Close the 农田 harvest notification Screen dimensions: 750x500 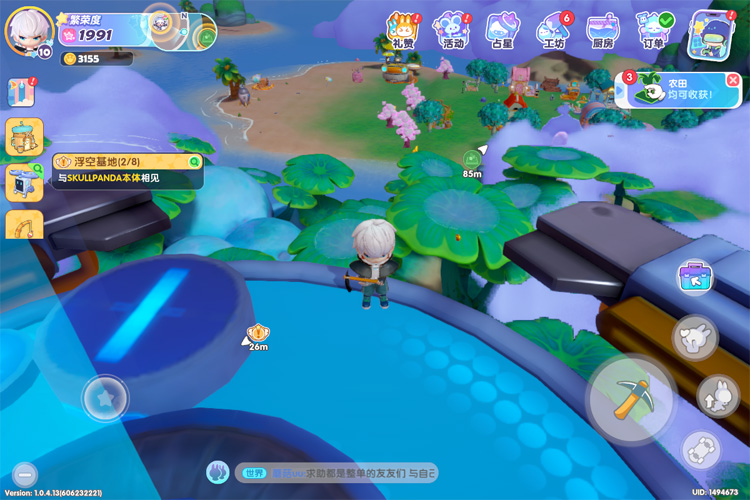733,79
